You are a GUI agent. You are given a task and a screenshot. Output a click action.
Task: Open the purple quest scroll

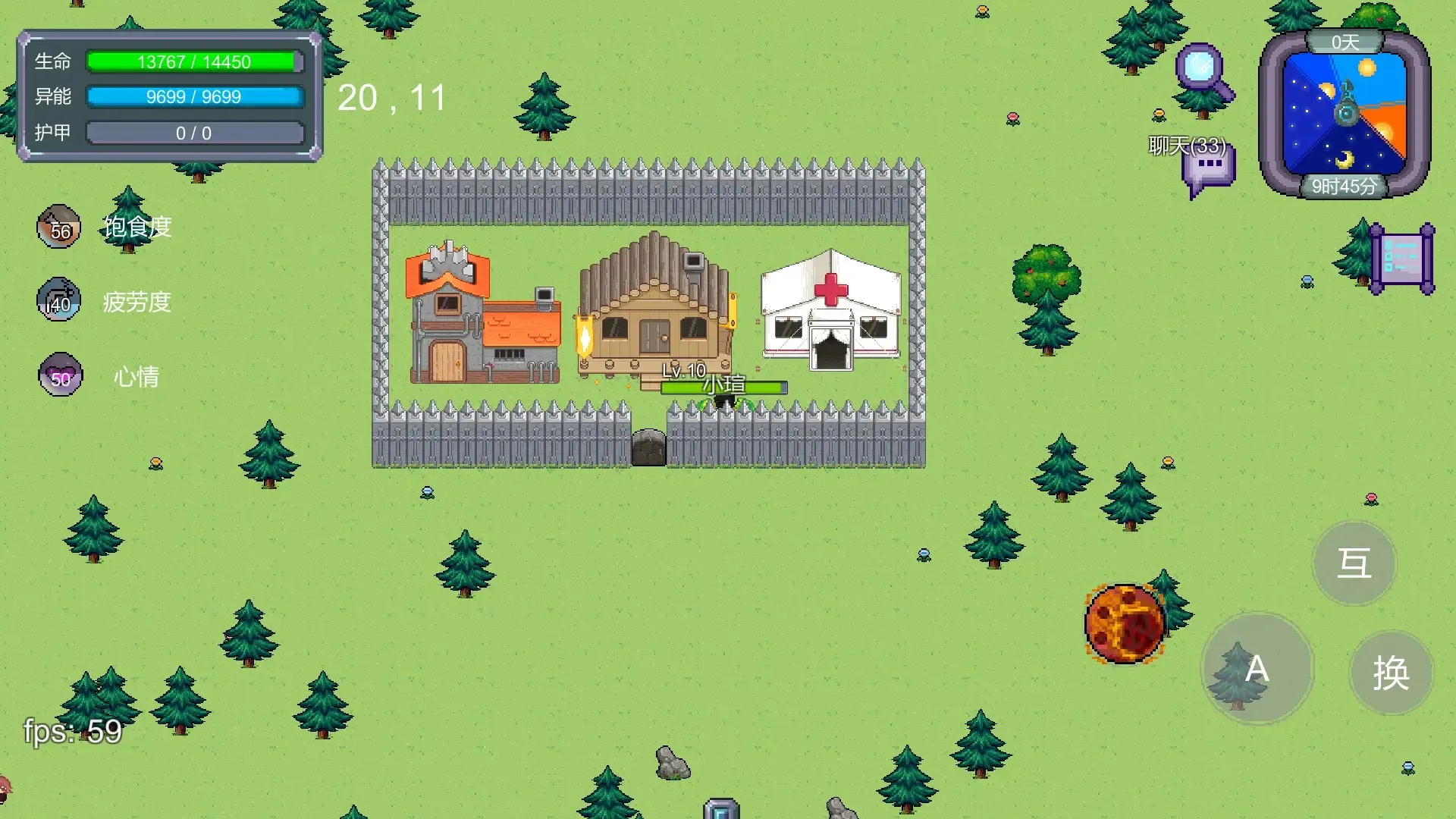click(1402, 259)
